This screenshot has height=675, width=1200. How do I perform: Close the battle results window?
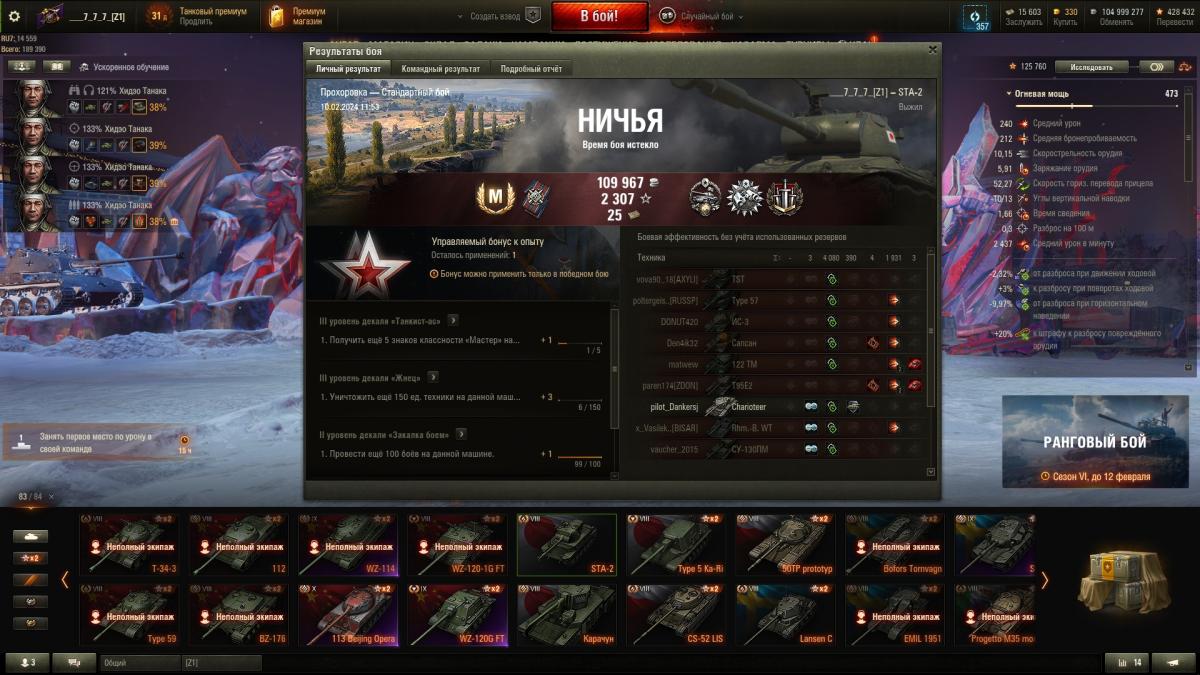(x=932, y=49)
